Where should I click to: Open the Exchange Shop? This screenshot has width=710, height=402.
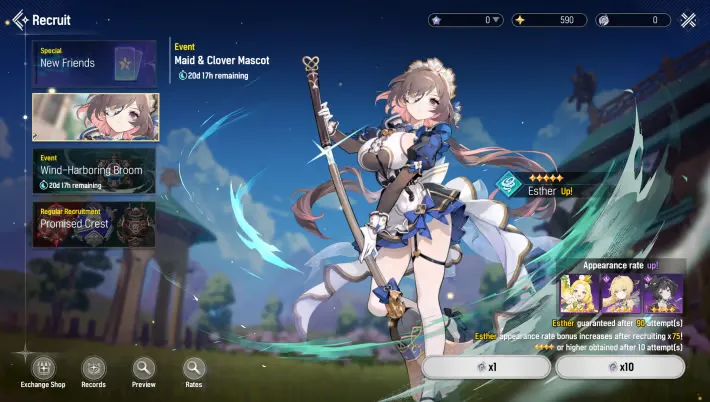pyautogui.click(x=43, y=368)
